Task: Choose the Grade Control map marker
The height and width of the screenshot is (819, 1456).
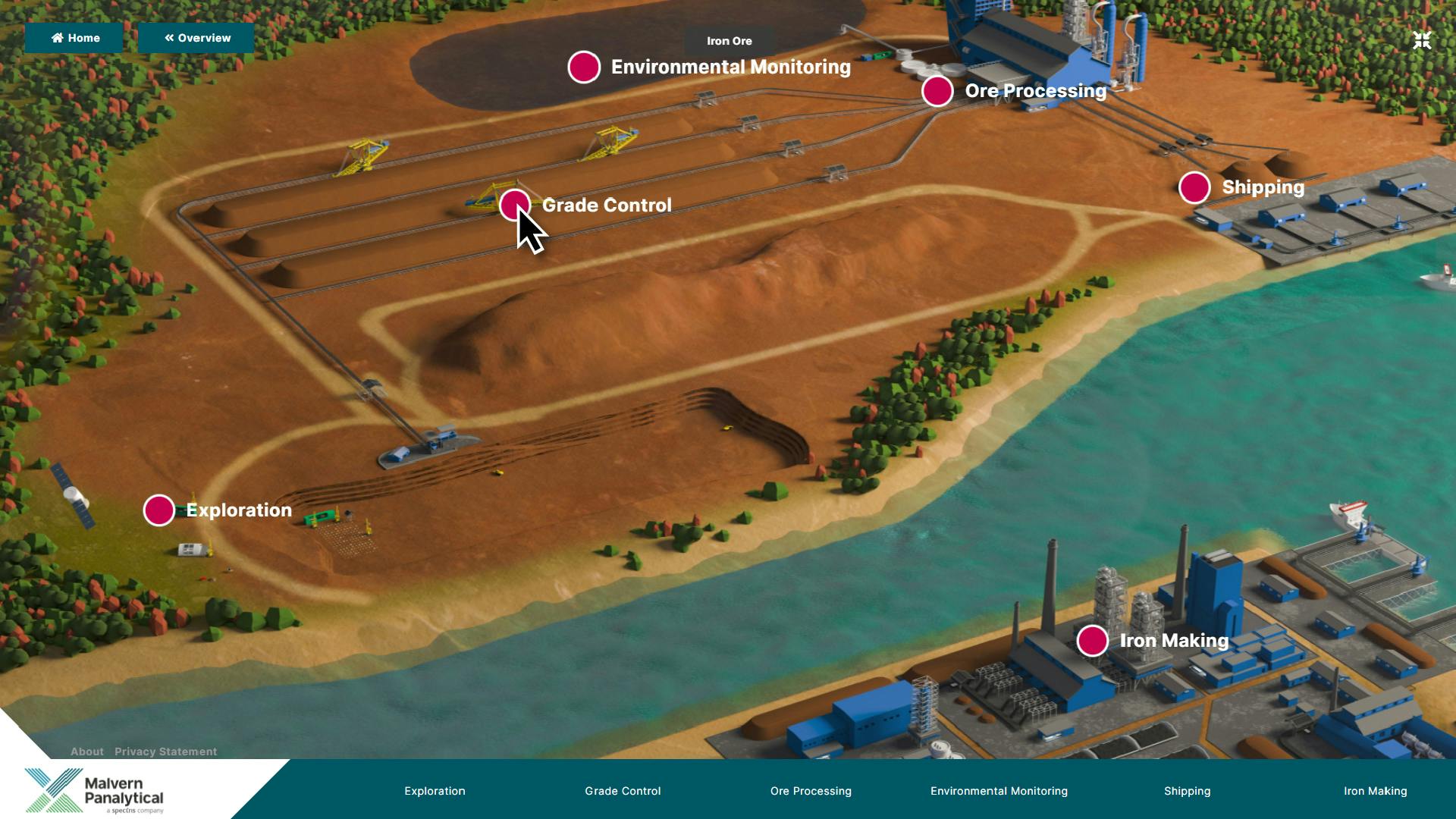Action: (514, 205)
